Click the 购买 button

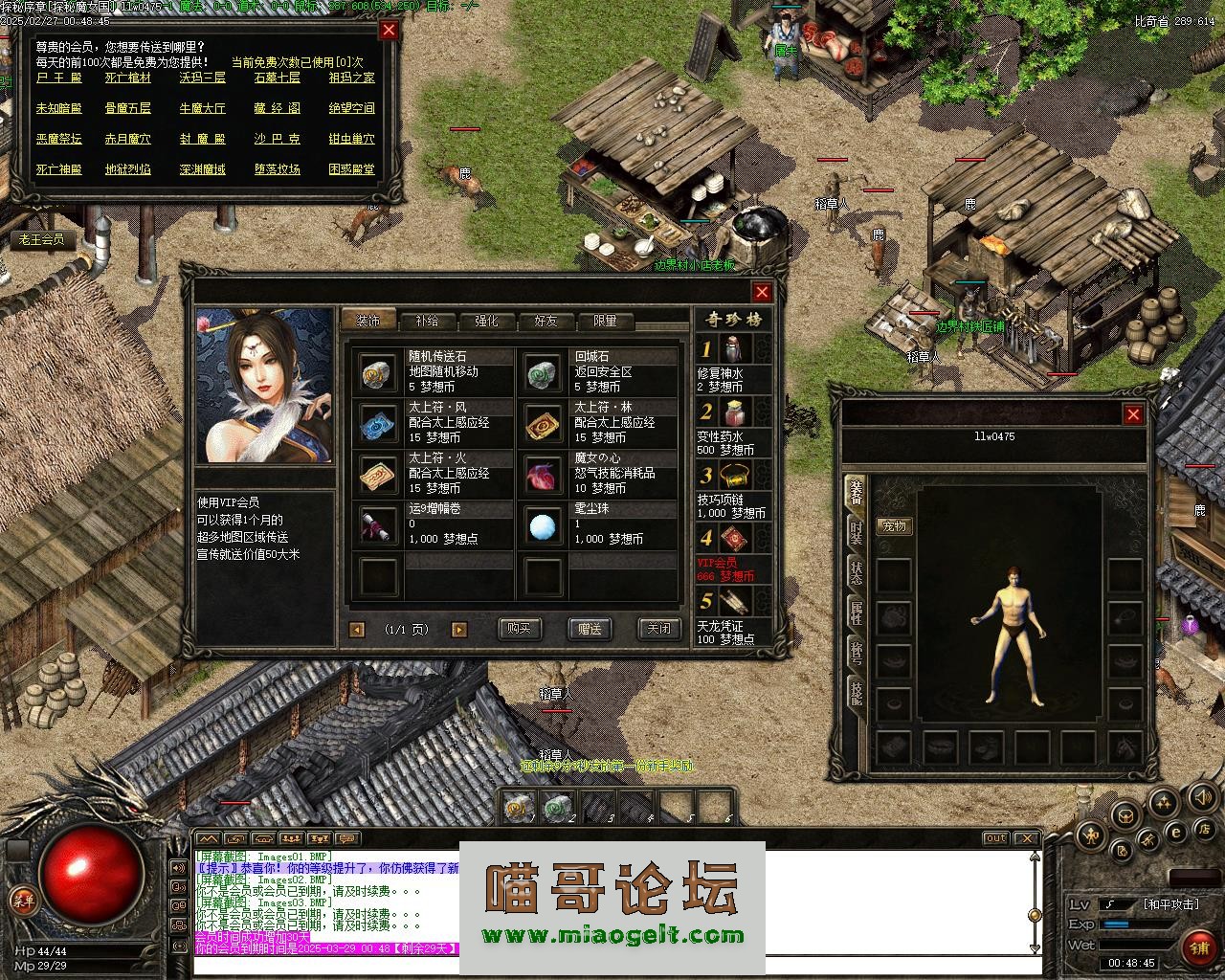tap(520, 629)
